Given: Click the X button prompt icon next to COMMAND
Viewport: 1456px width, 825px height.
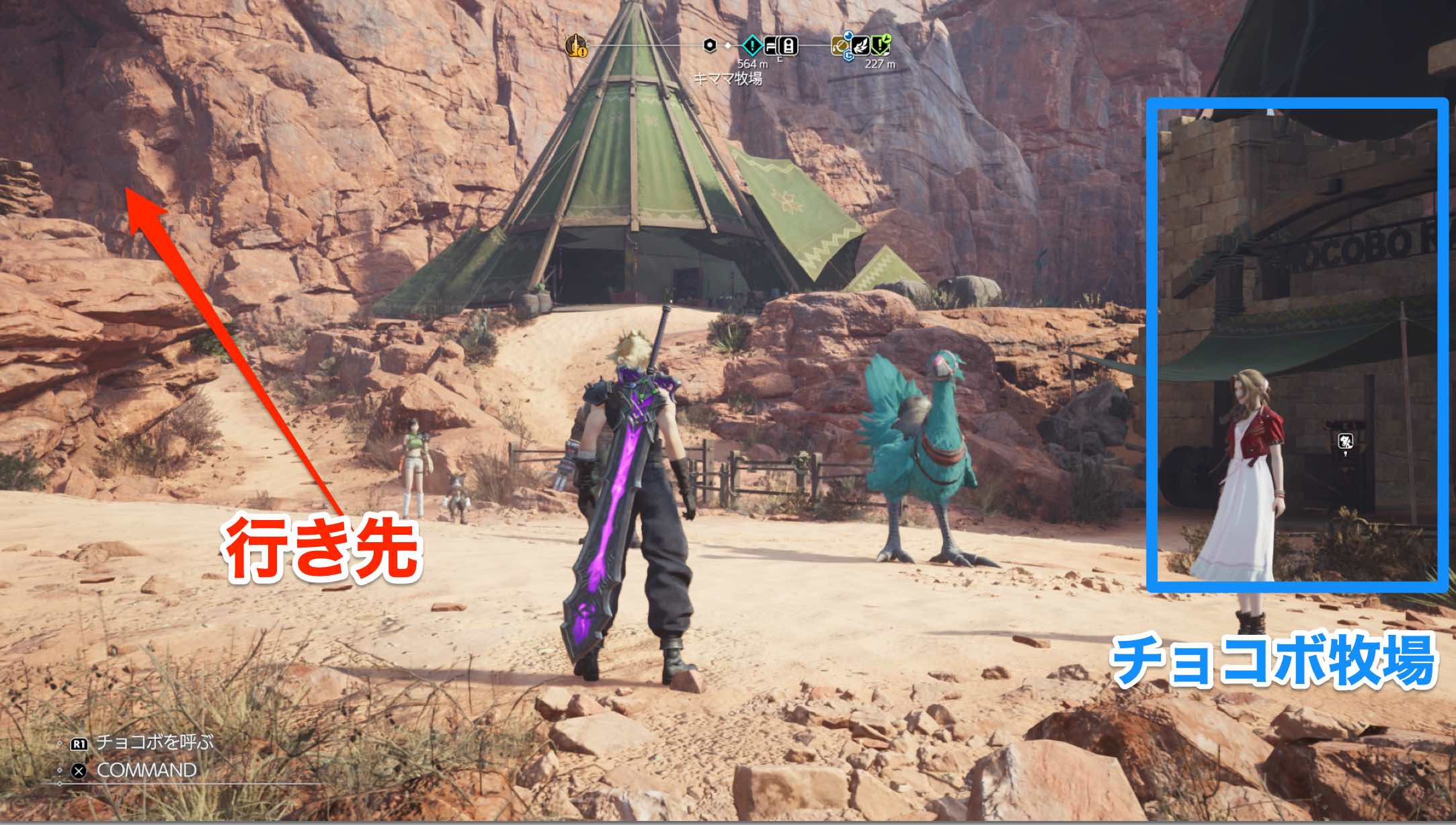Looking at the screenshot, I should coord(79,771).
